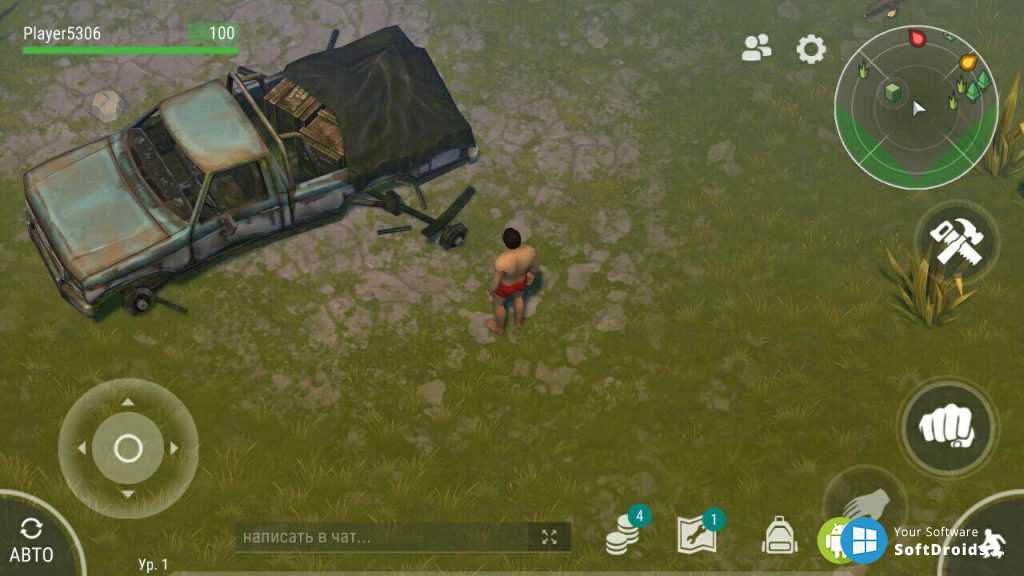Click the chat input field
Screen dimensions: 1024x576
coord(382,537)
